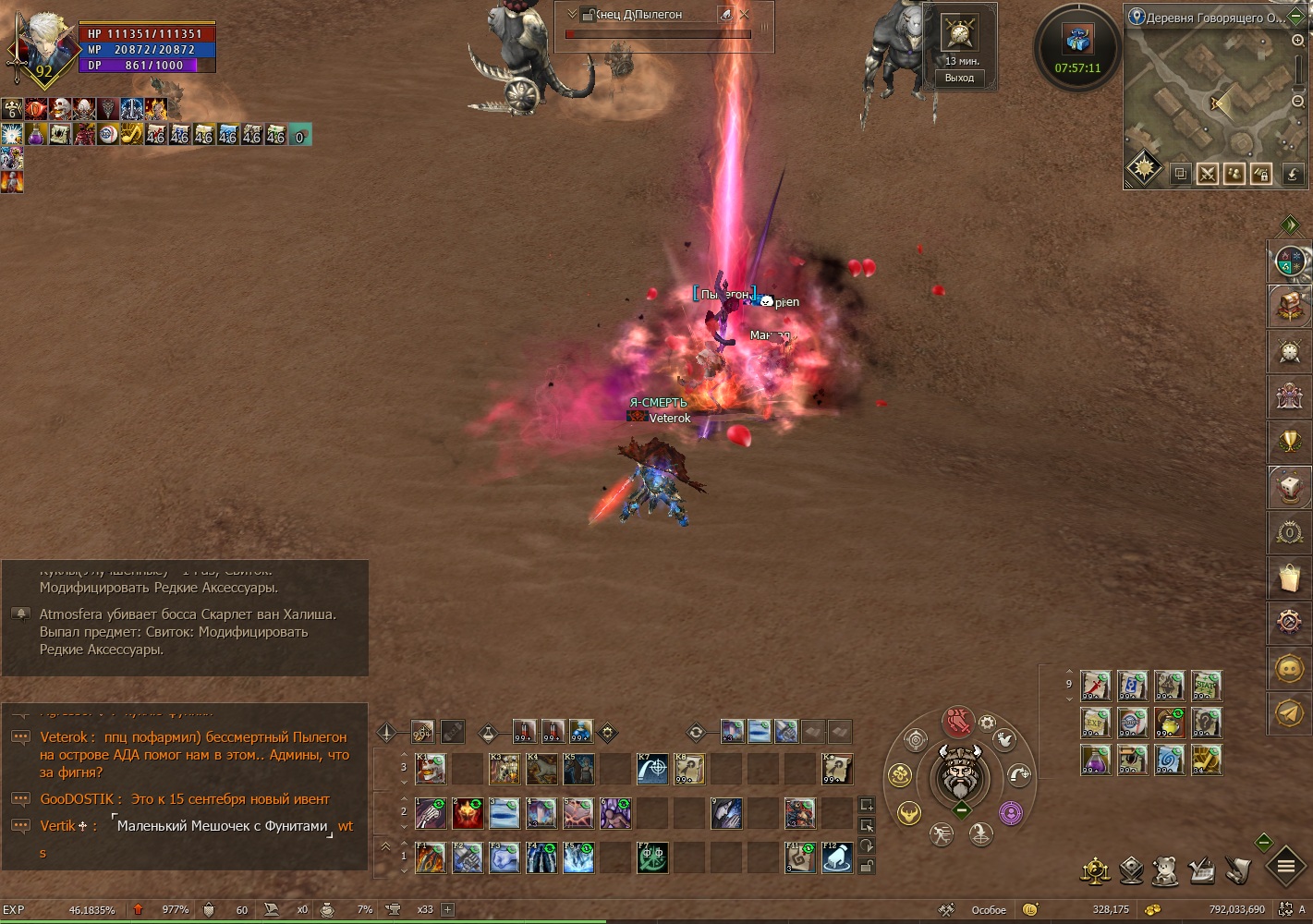
Task: Open the treasure chest icon in the side panel
Action: pos(1289,306)
